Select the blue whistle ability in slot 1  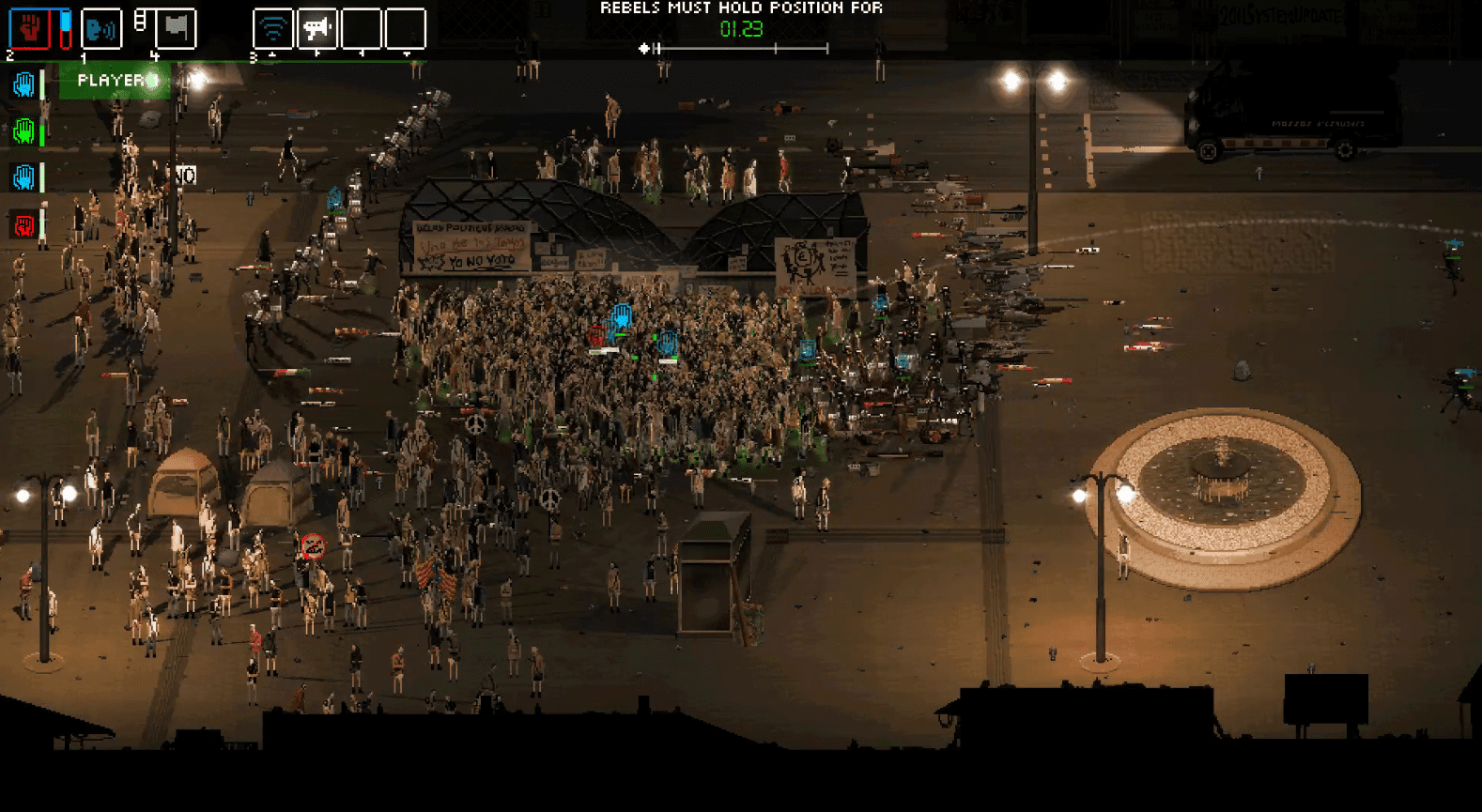(100, 28)
